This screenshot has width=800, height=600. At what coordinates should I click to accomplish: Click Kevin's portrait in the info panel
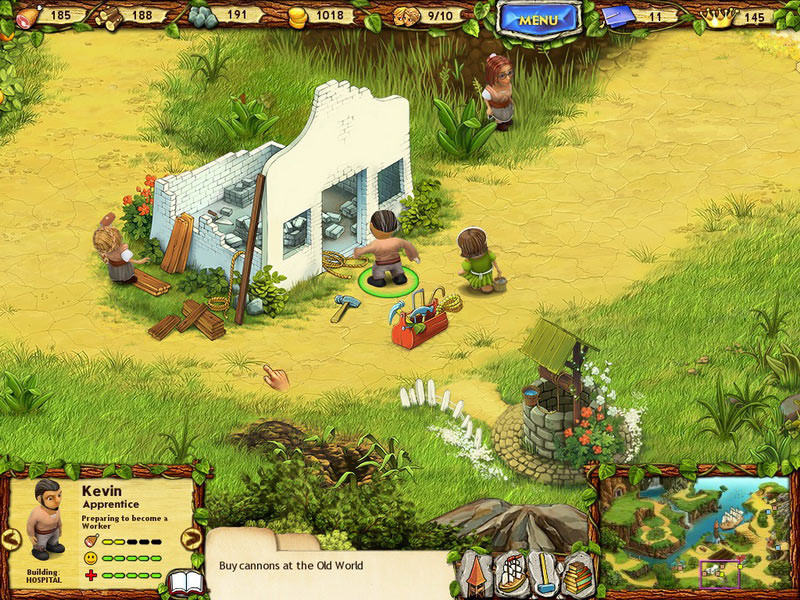coord(43,520)
